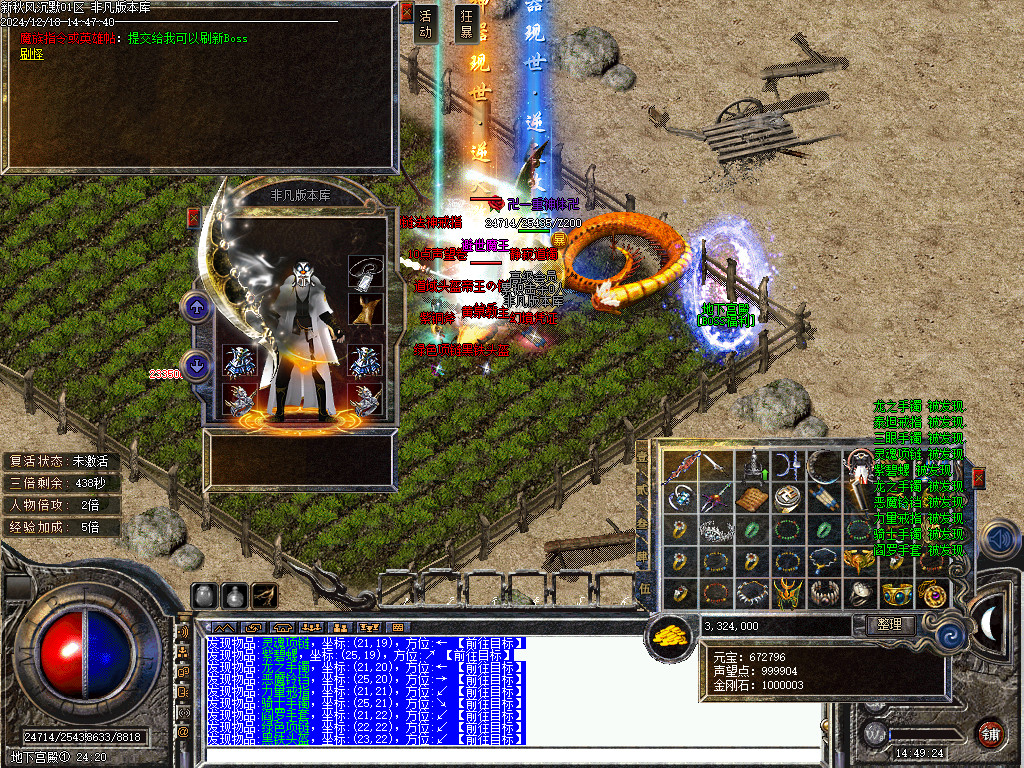Click the up arrow on equipment panel
The width and height of the screenshot is (1024, 768).
tap(197, 307)
